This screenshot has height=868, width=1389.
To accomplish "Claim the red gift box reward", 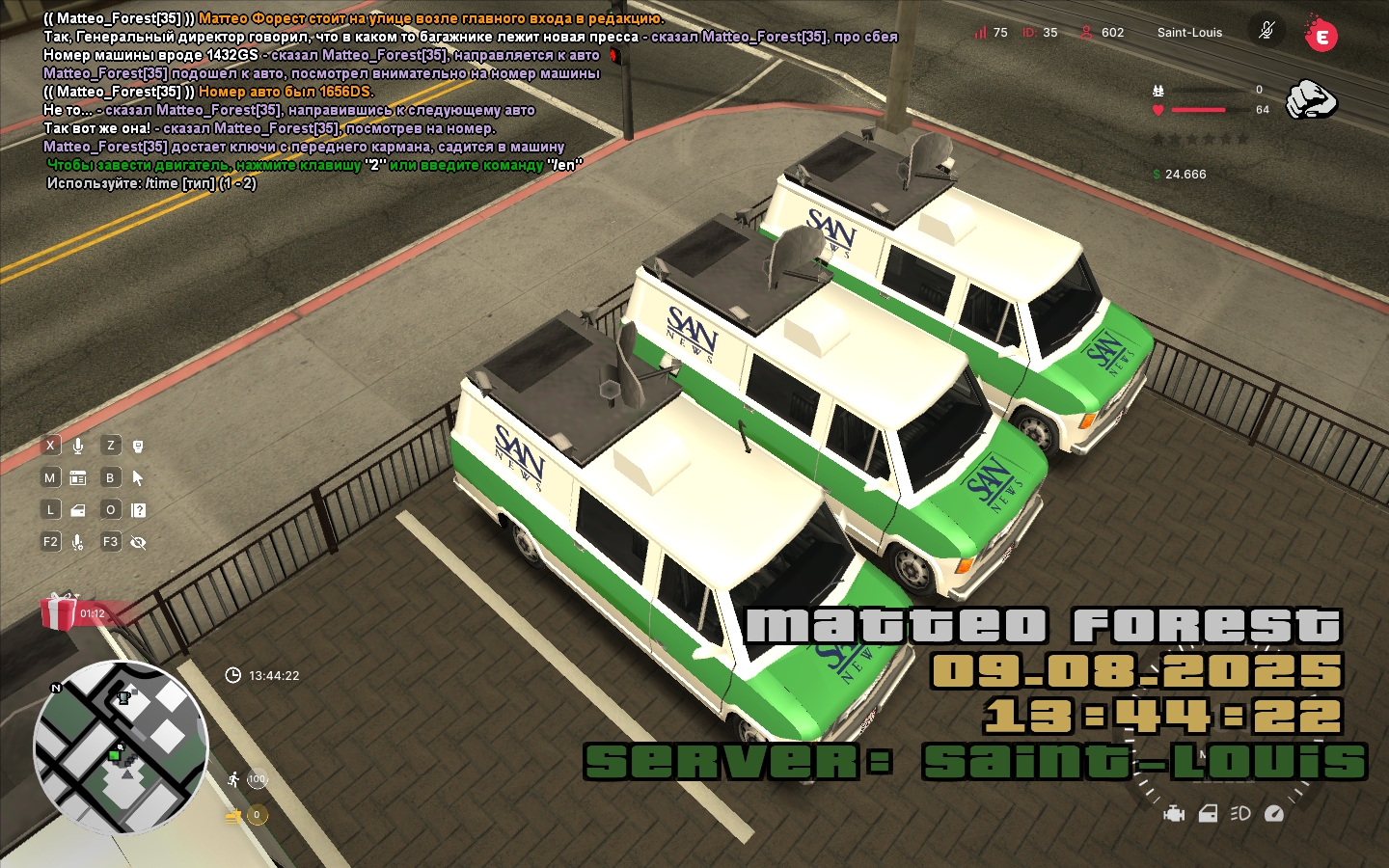I will 60,611.
